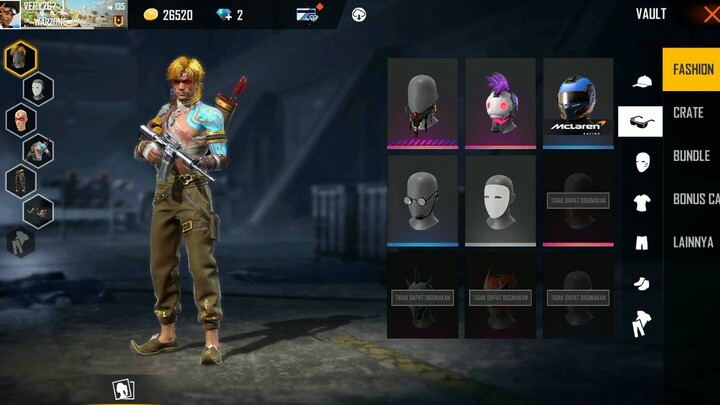Open the Crate tab
Screen dimensions: 720x405
coord(688,113)
